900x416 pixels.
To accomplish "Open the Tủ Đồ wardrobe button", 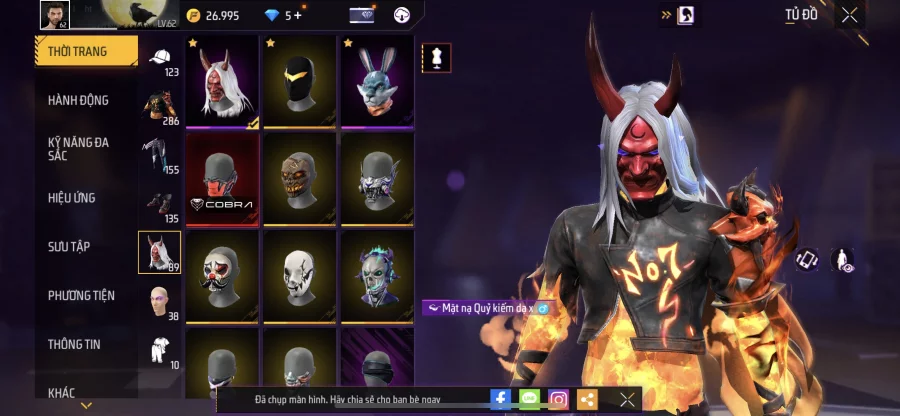I will pyautogui.click(x=800, y=14).
